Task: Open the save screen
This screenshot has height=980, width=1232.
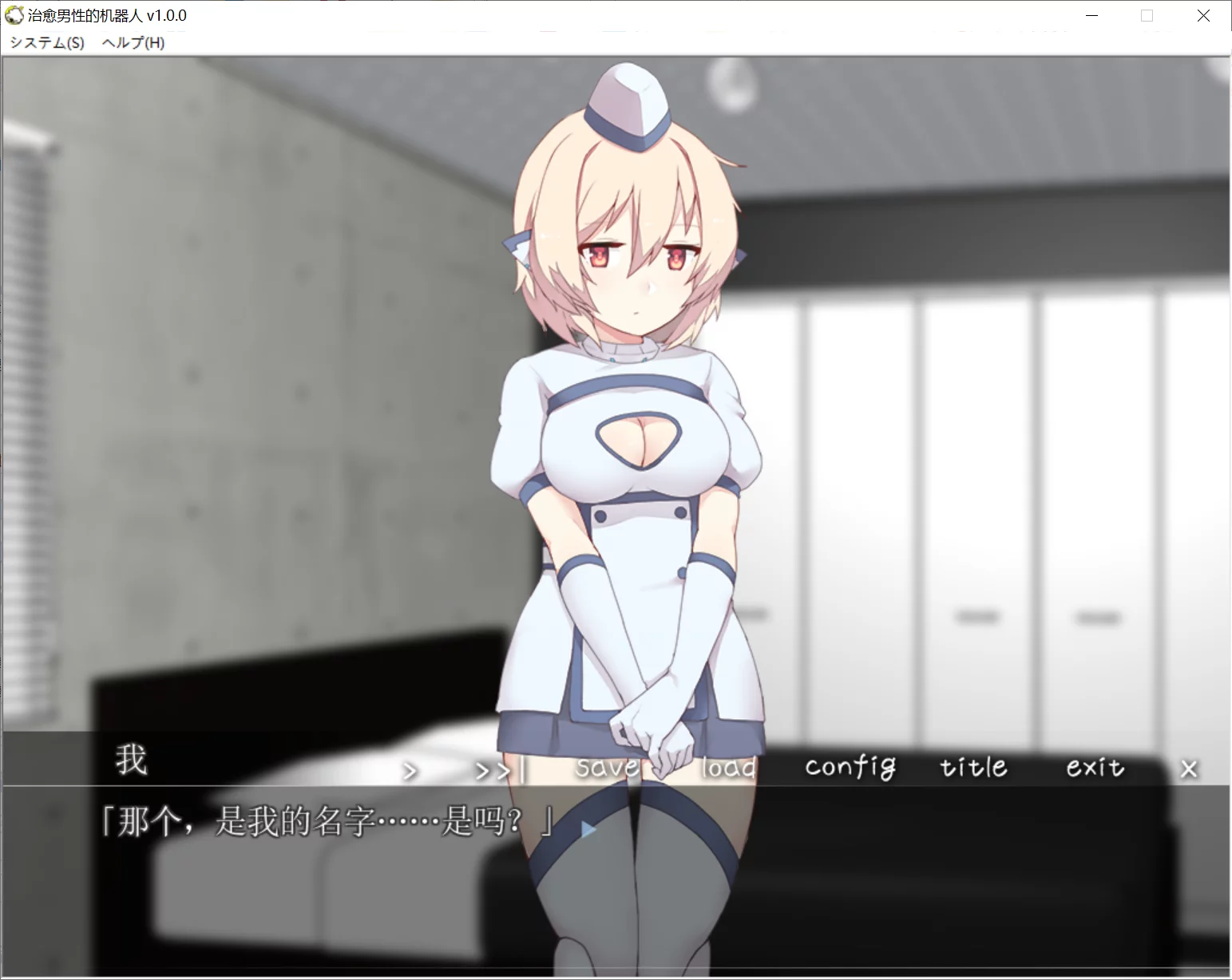Action: click(608, 767)
